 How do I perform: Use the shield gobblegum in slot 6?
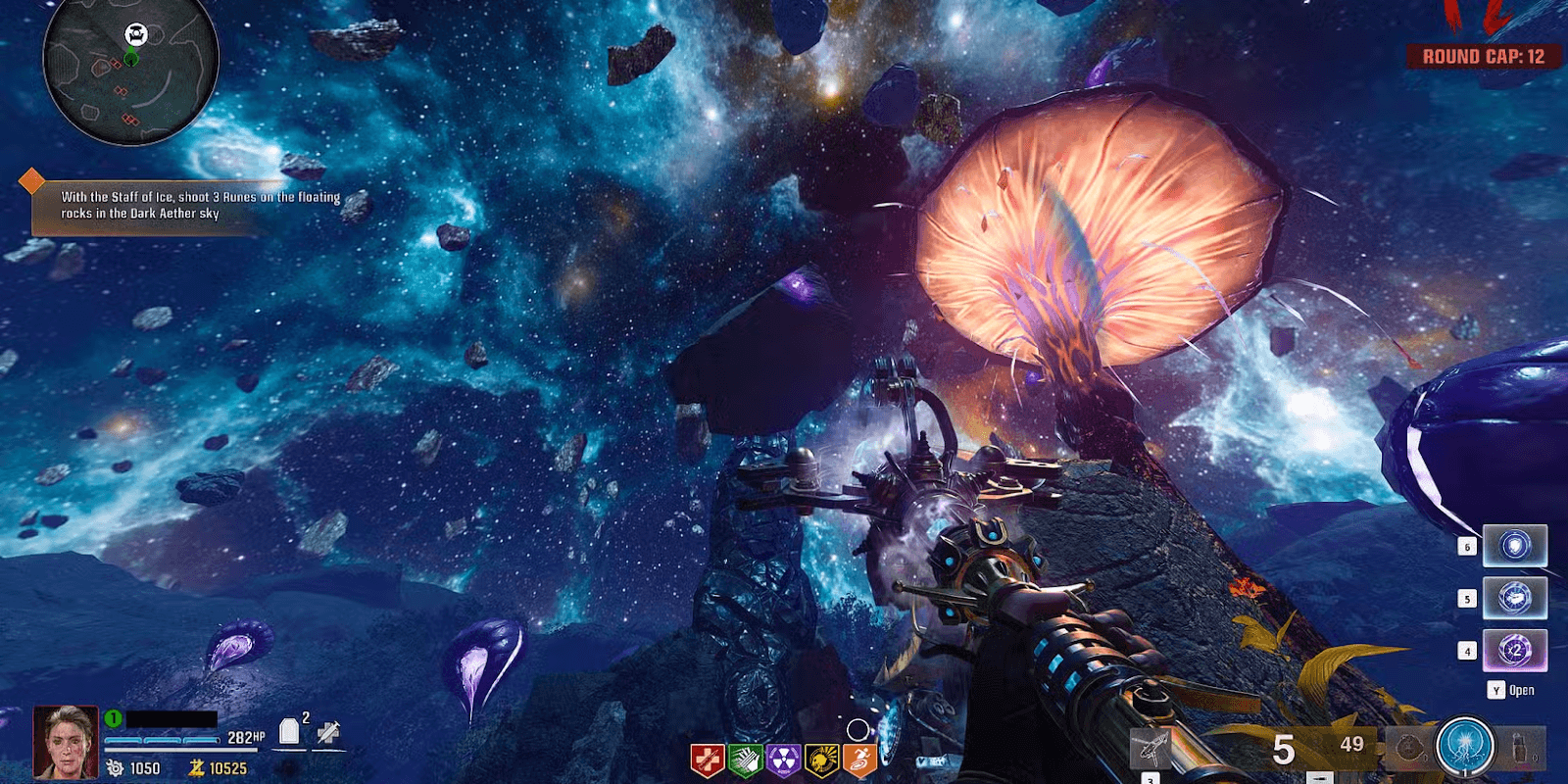click(x=1514, y=546)
